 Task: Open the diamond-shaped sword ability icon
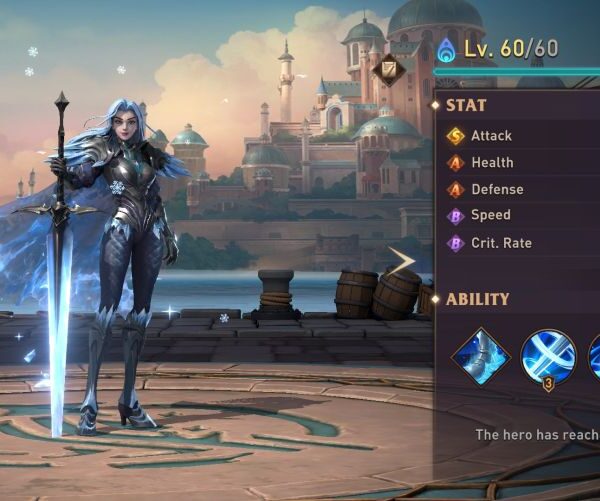(480, 357)
